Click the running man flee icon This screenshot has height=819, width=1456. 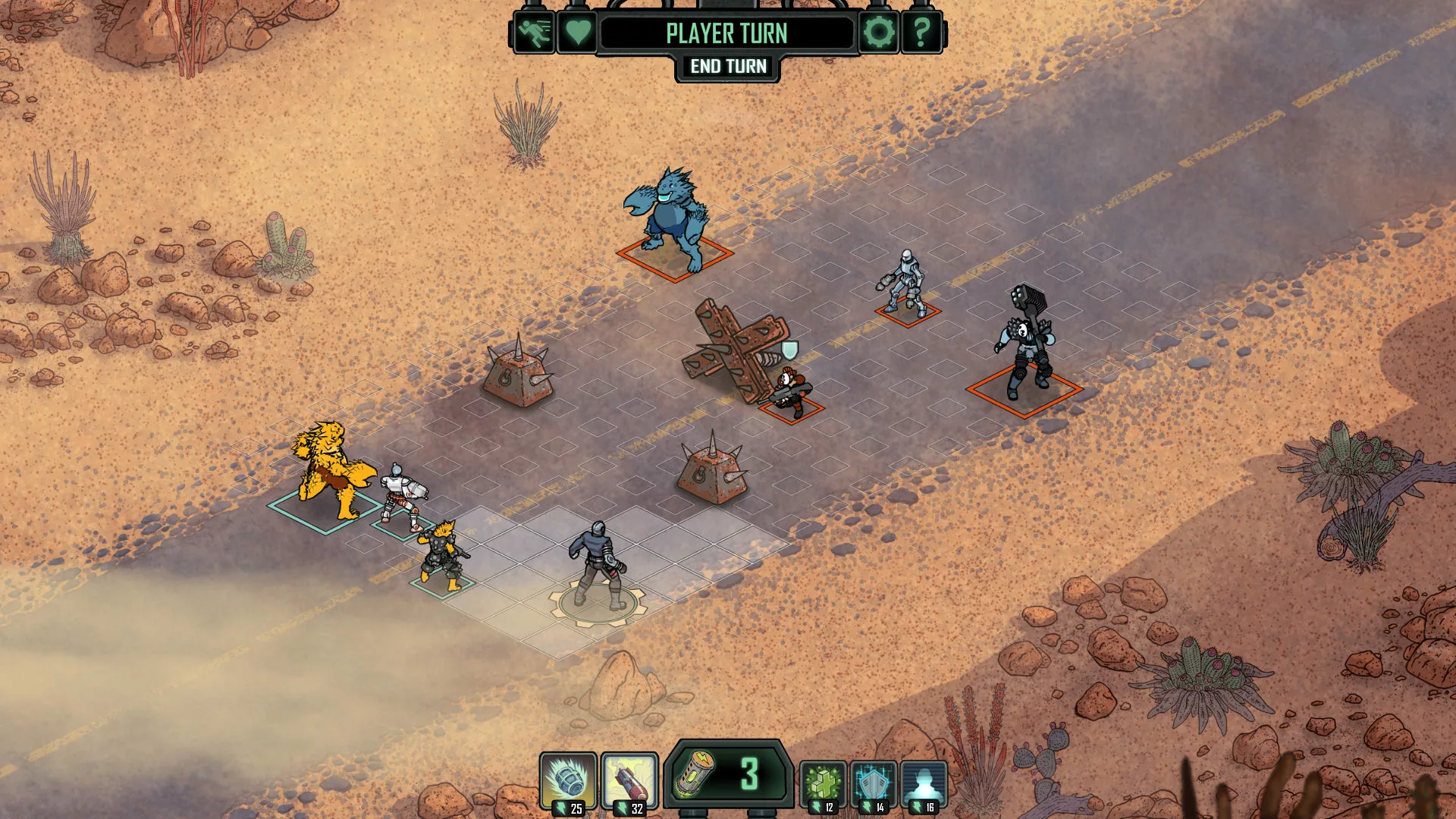tap(534, 33)
